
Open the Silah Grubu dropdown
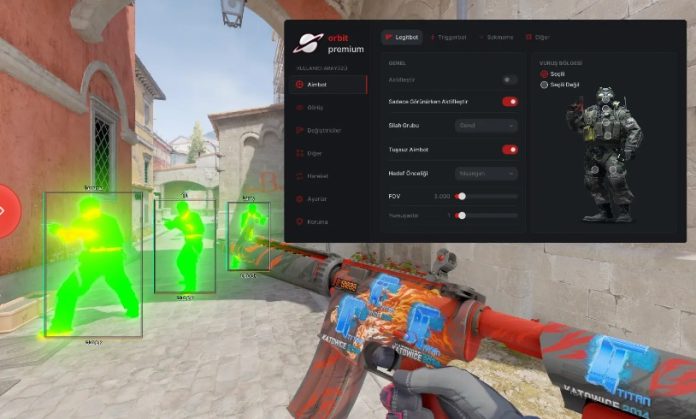point(486,125)
